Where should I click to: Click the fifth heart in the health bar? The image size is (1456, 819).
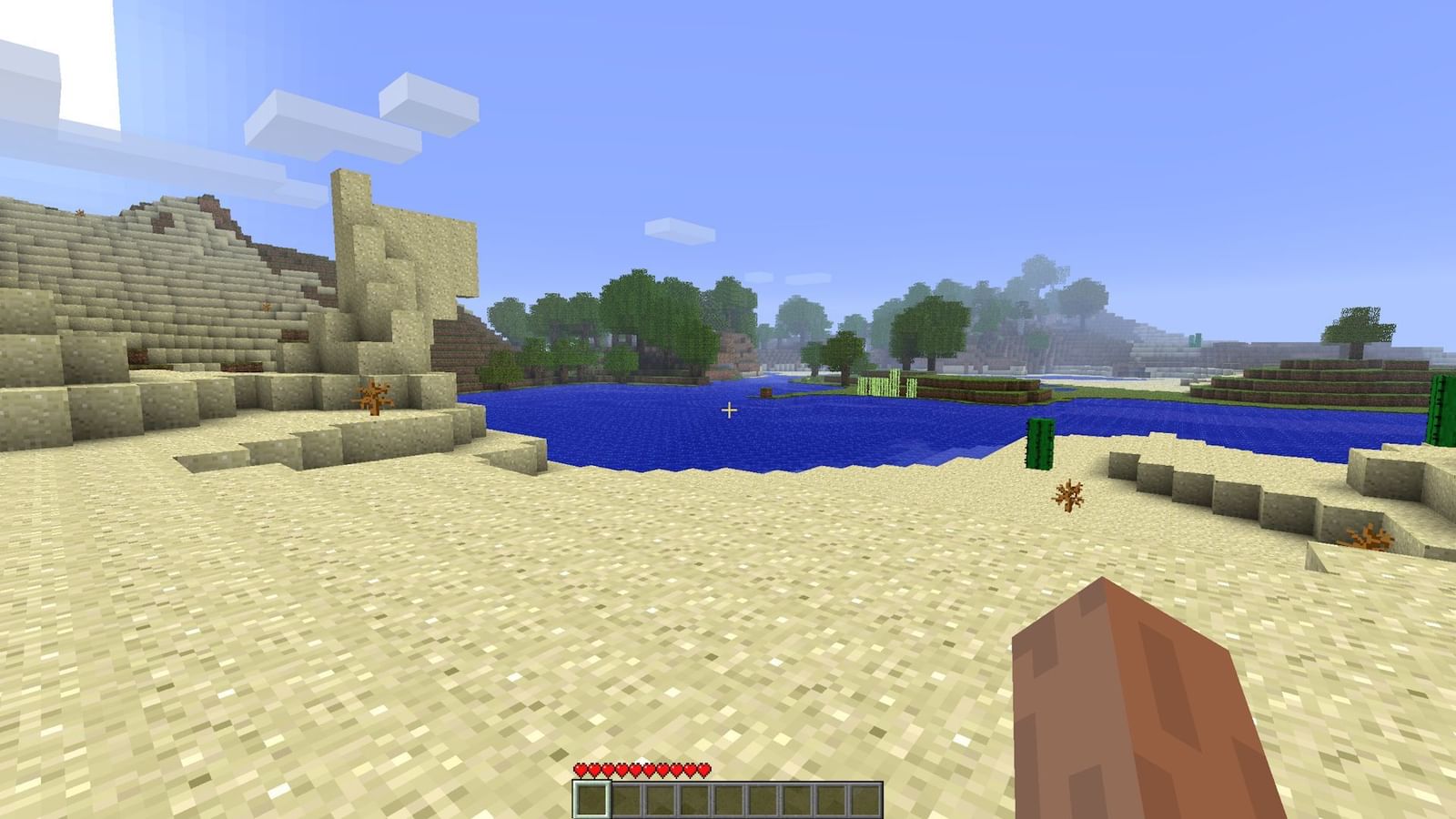(635, 769)
